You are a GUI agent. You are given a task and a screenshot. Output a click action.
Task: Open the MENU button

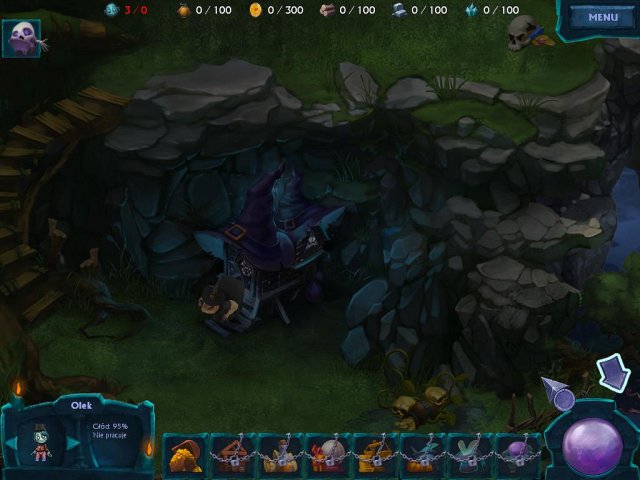(603, 17)
